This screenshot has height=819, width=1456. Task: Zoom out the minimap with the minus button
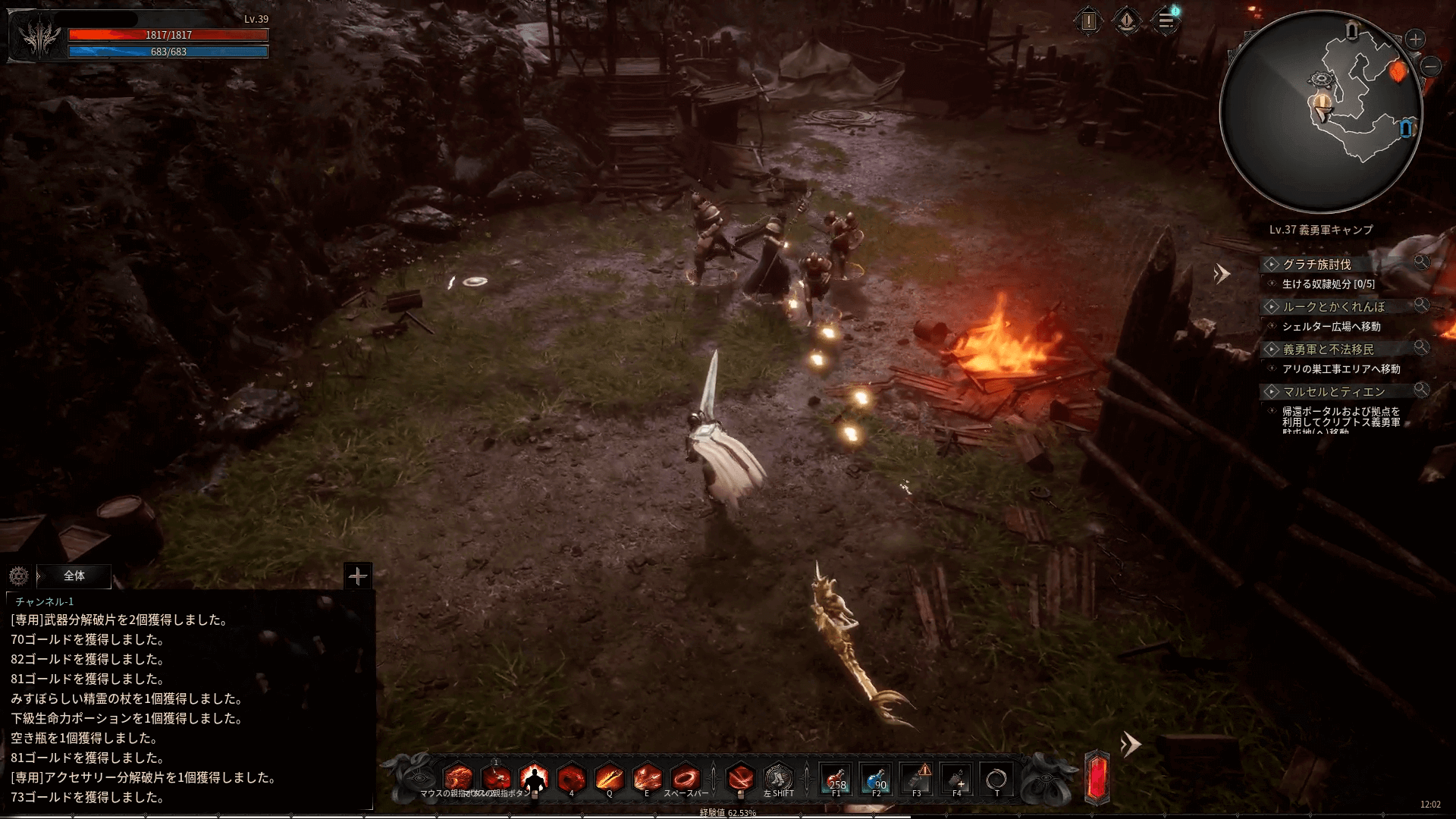click(1430, 67)
